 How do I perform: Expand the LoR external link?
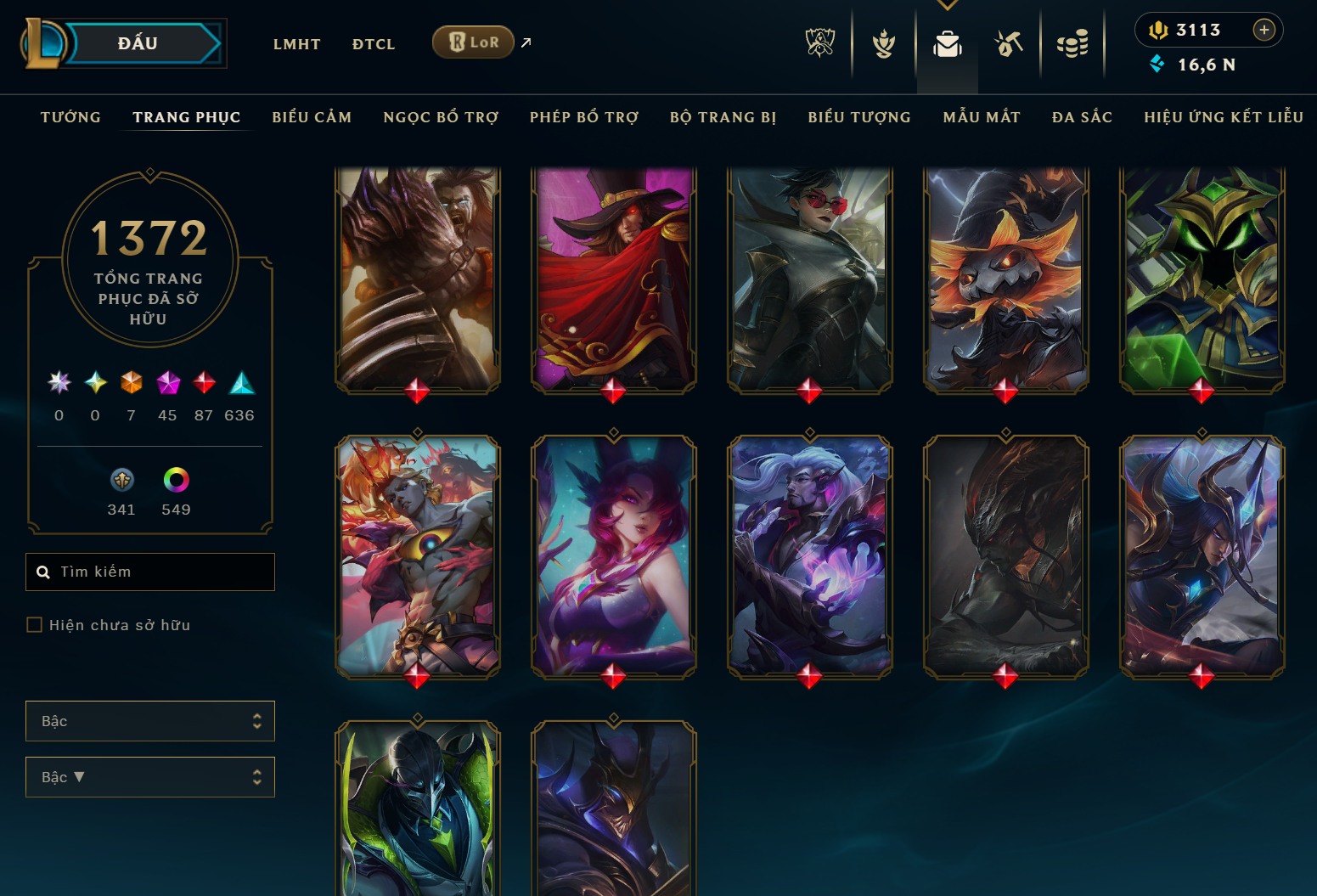pos(525,41)
